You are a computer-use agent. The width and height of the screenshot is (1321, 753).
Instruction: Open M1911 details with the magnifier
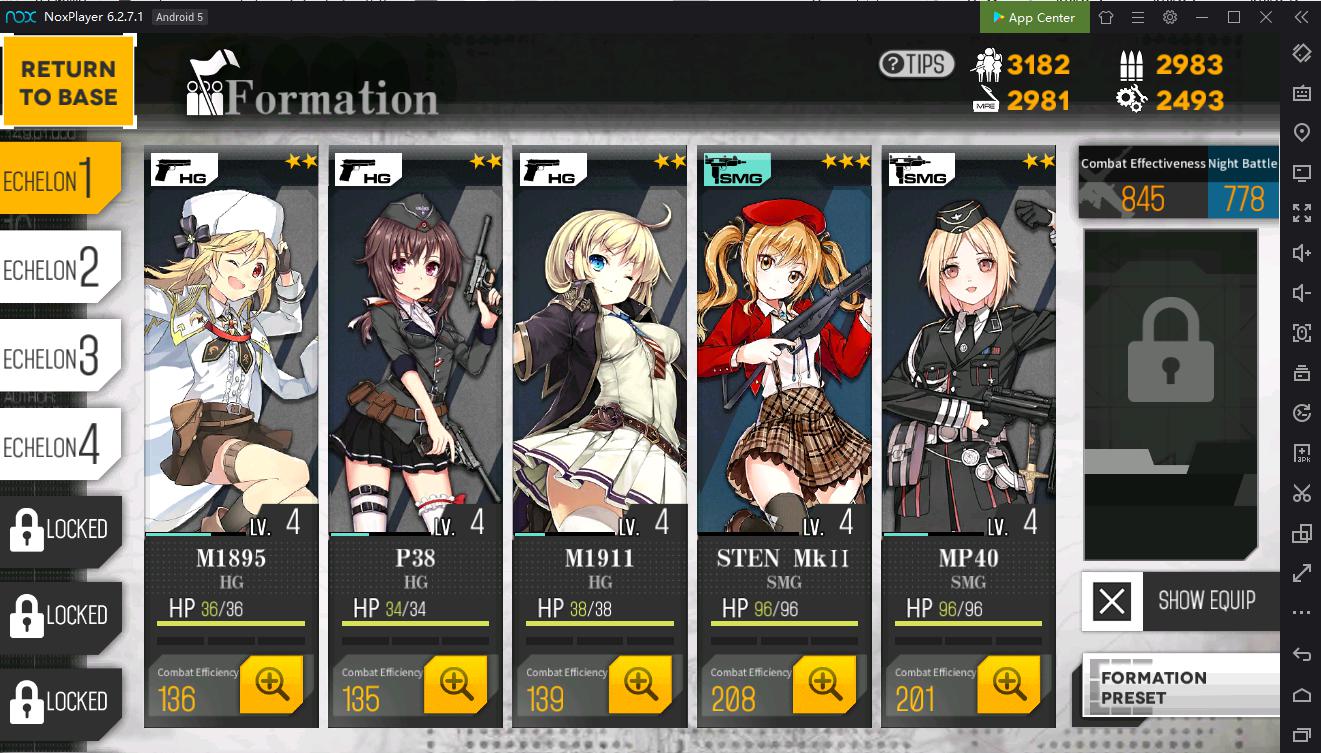click(640, 684)
